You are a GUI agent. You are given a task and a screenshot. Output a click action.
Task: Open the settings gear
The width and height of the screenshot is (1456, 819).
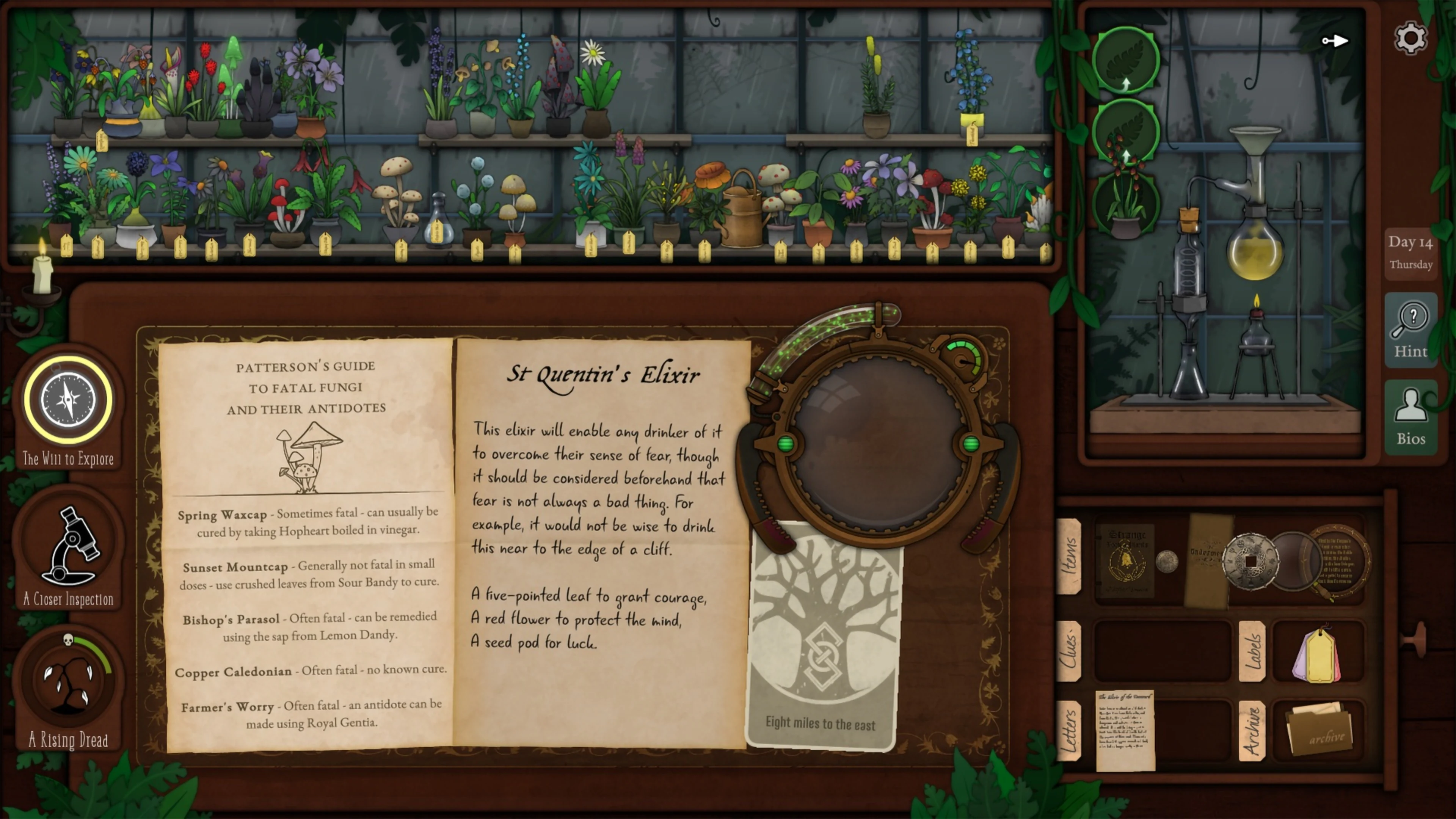(x=1411, y=38)
